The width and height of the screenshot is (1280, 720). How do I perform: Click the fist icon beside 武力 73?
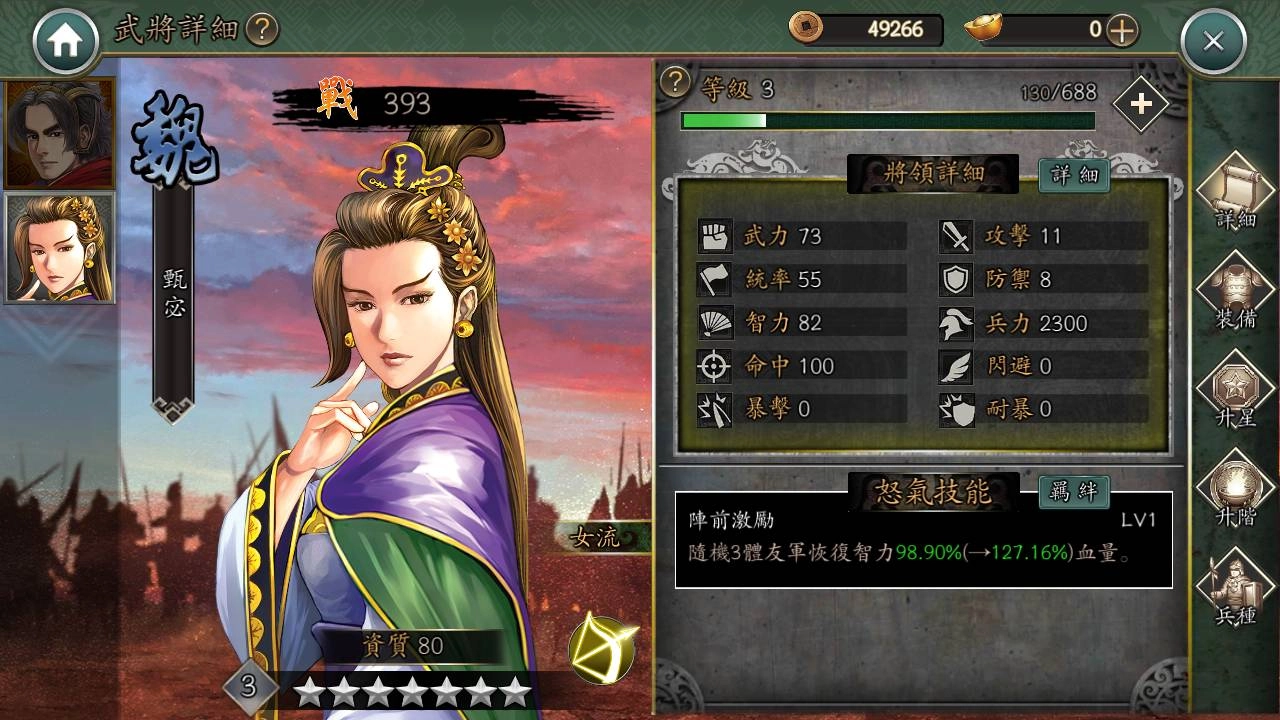click(x=714, y=235)
